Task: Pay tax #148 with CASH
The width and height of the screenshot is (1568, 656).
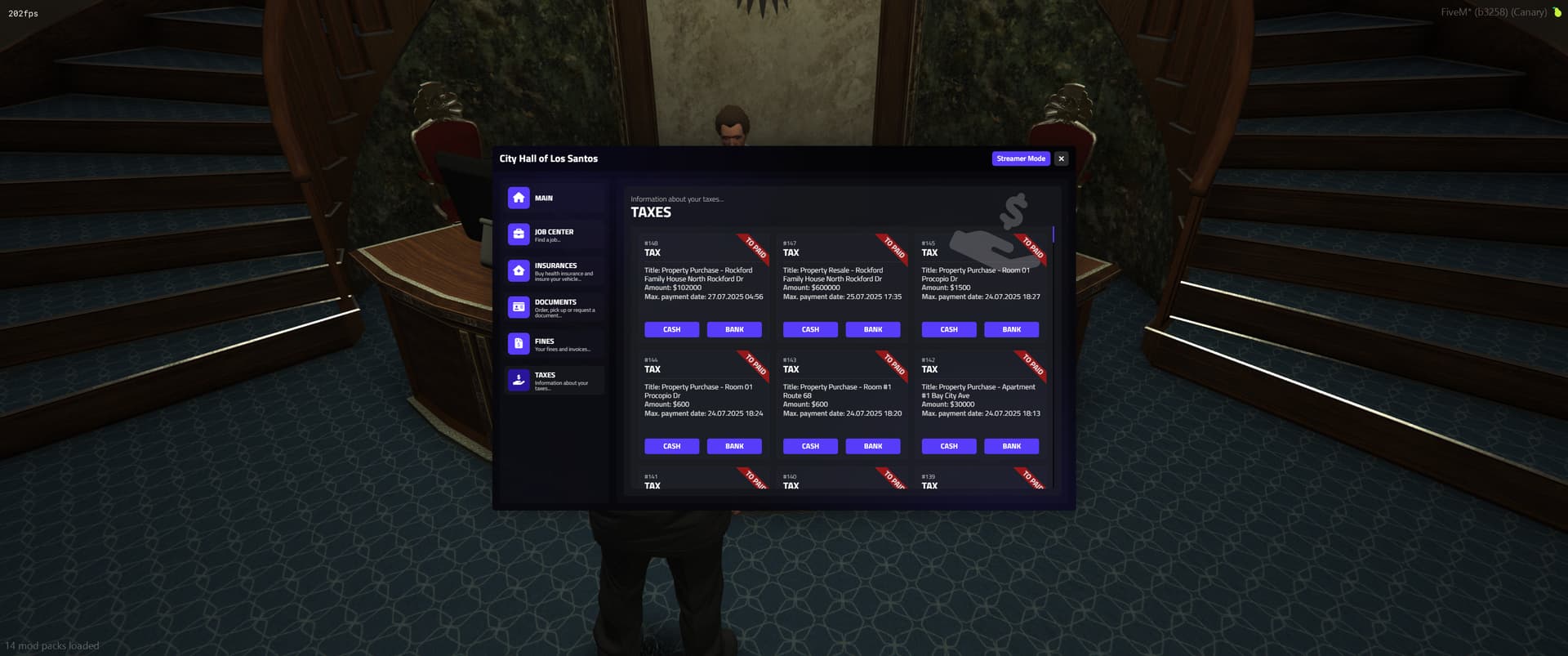Action: [671, 329]
